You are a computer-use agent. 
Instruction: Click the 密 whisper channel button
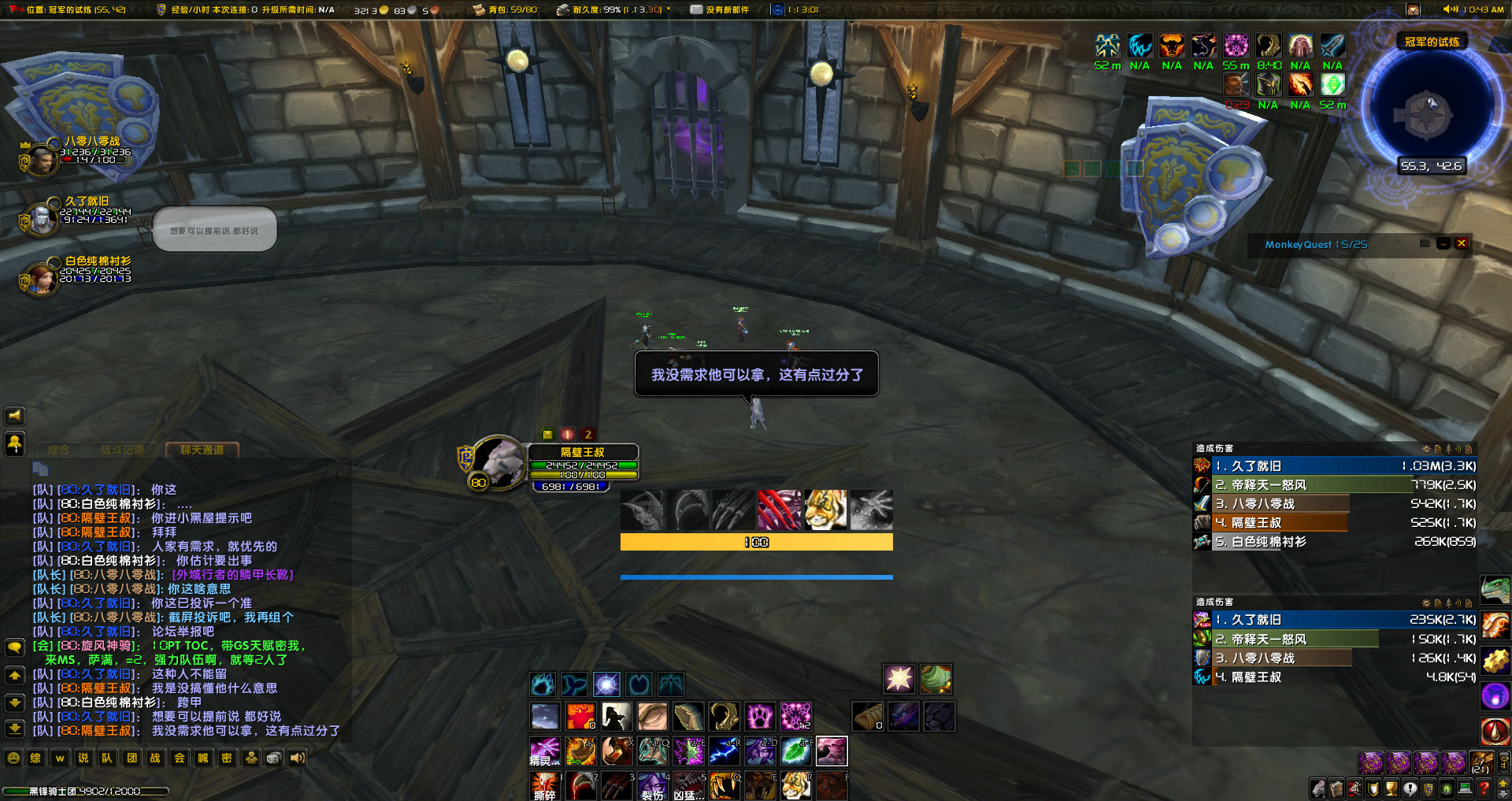click(226, 758)
